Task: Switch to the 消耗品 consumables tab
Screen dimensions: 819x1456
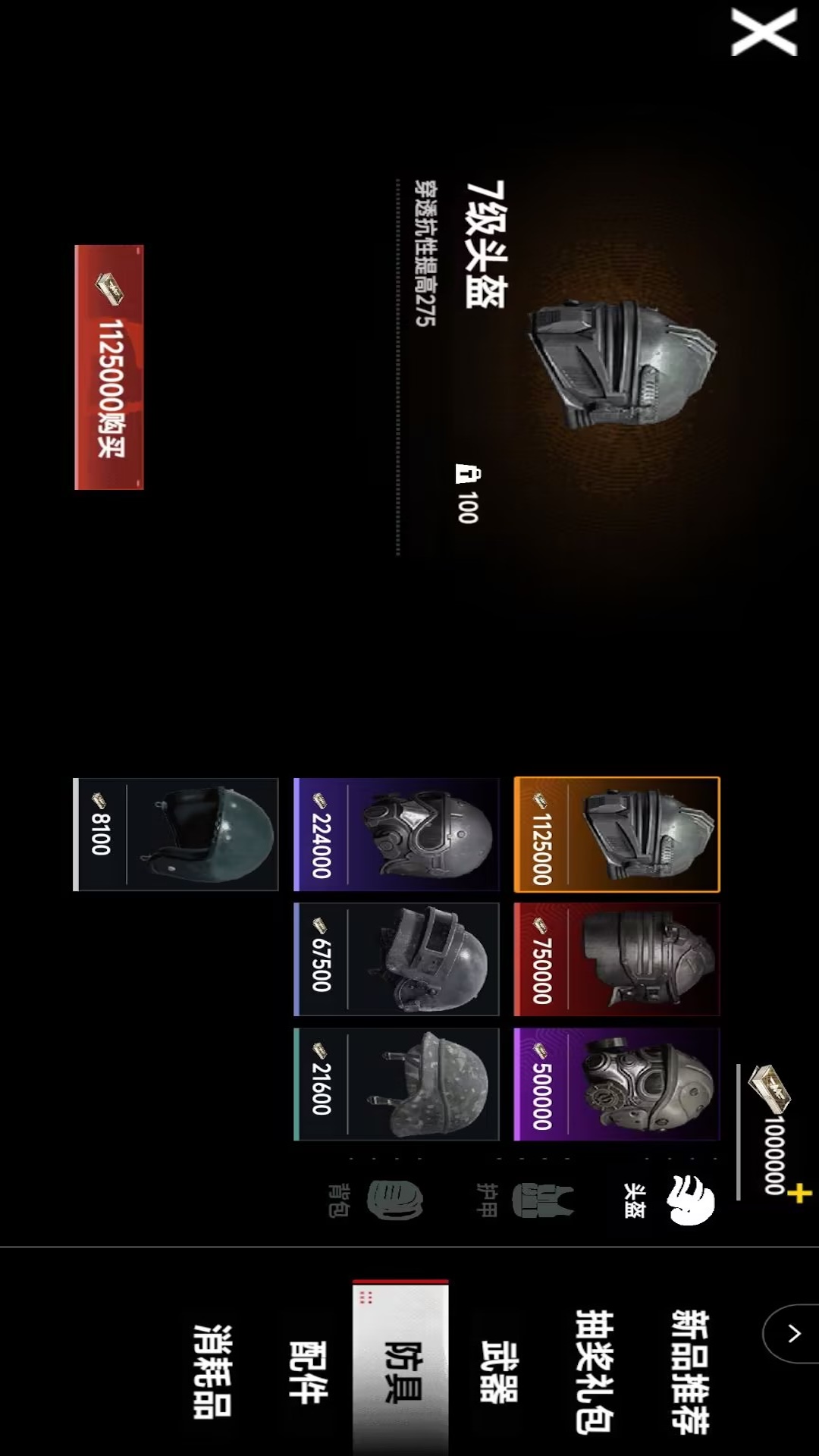Action: (212, 1371)
